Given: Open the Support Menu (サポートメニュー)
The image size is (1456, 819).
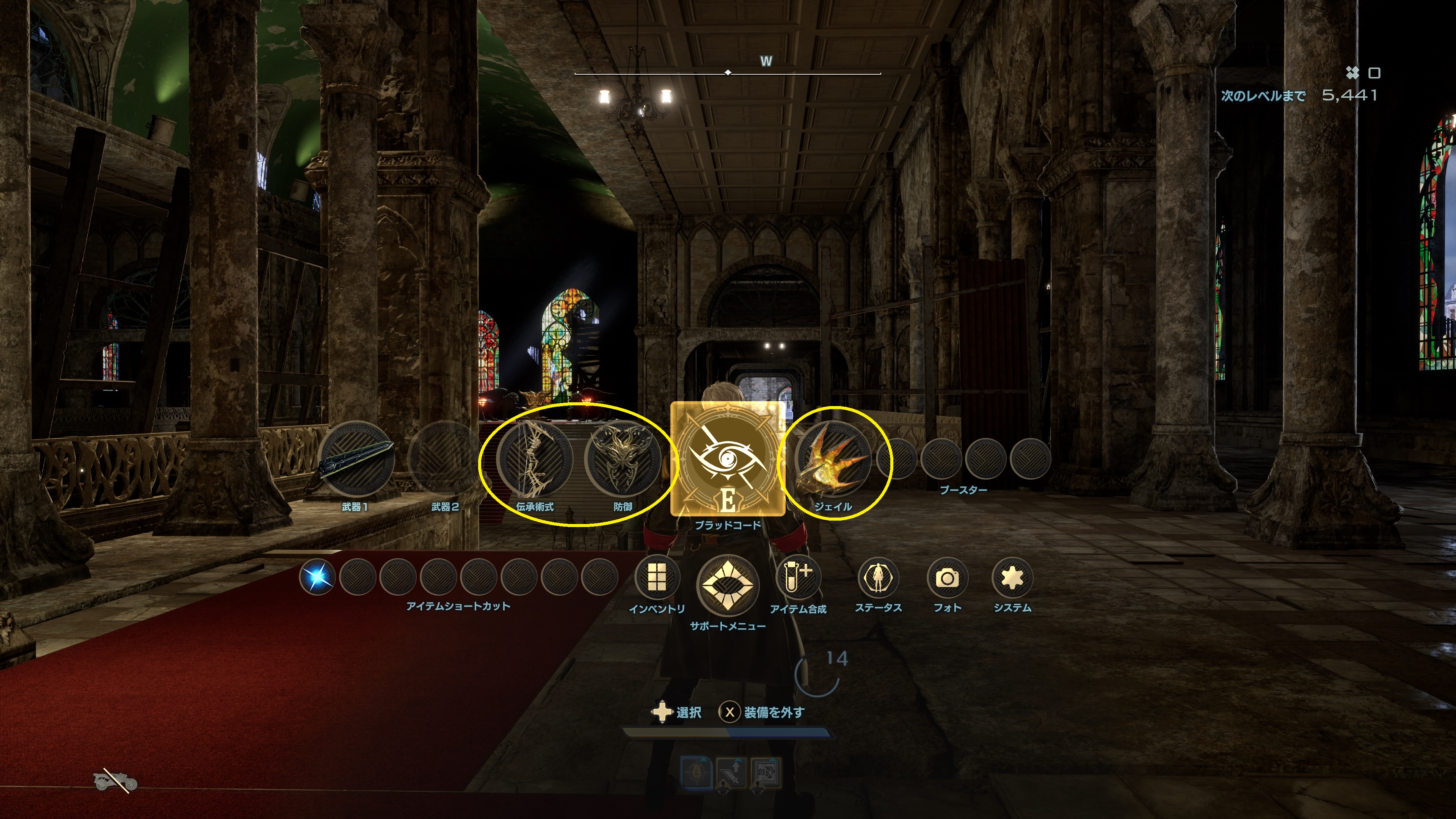Looking at the screenshot, I should [x=728, y=584].
